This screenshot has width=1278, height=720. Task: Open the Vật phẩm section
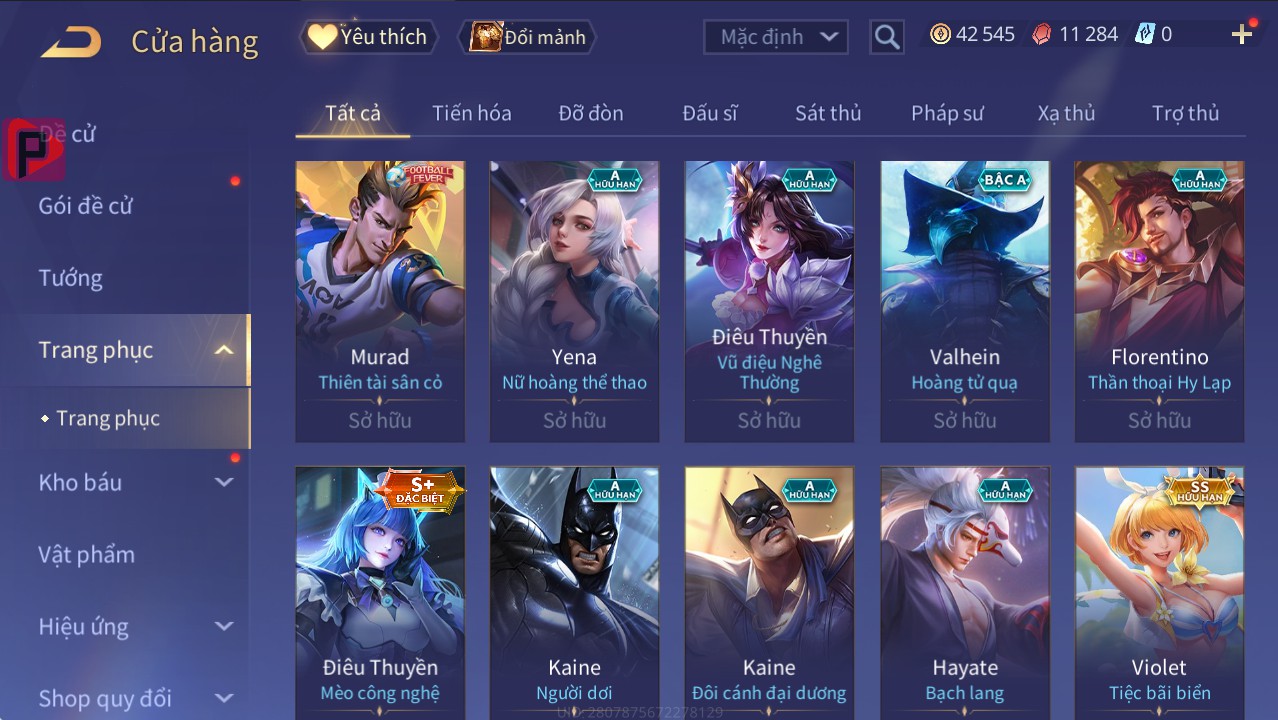(x=87, y=554)
